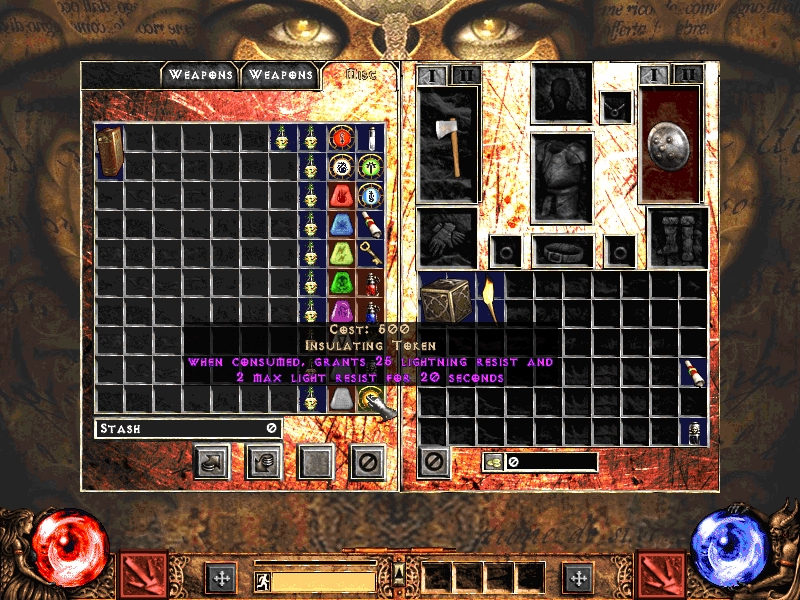Choose the blue triangular token
This screenshot has height=600, width=800.
tap(342, 225)
